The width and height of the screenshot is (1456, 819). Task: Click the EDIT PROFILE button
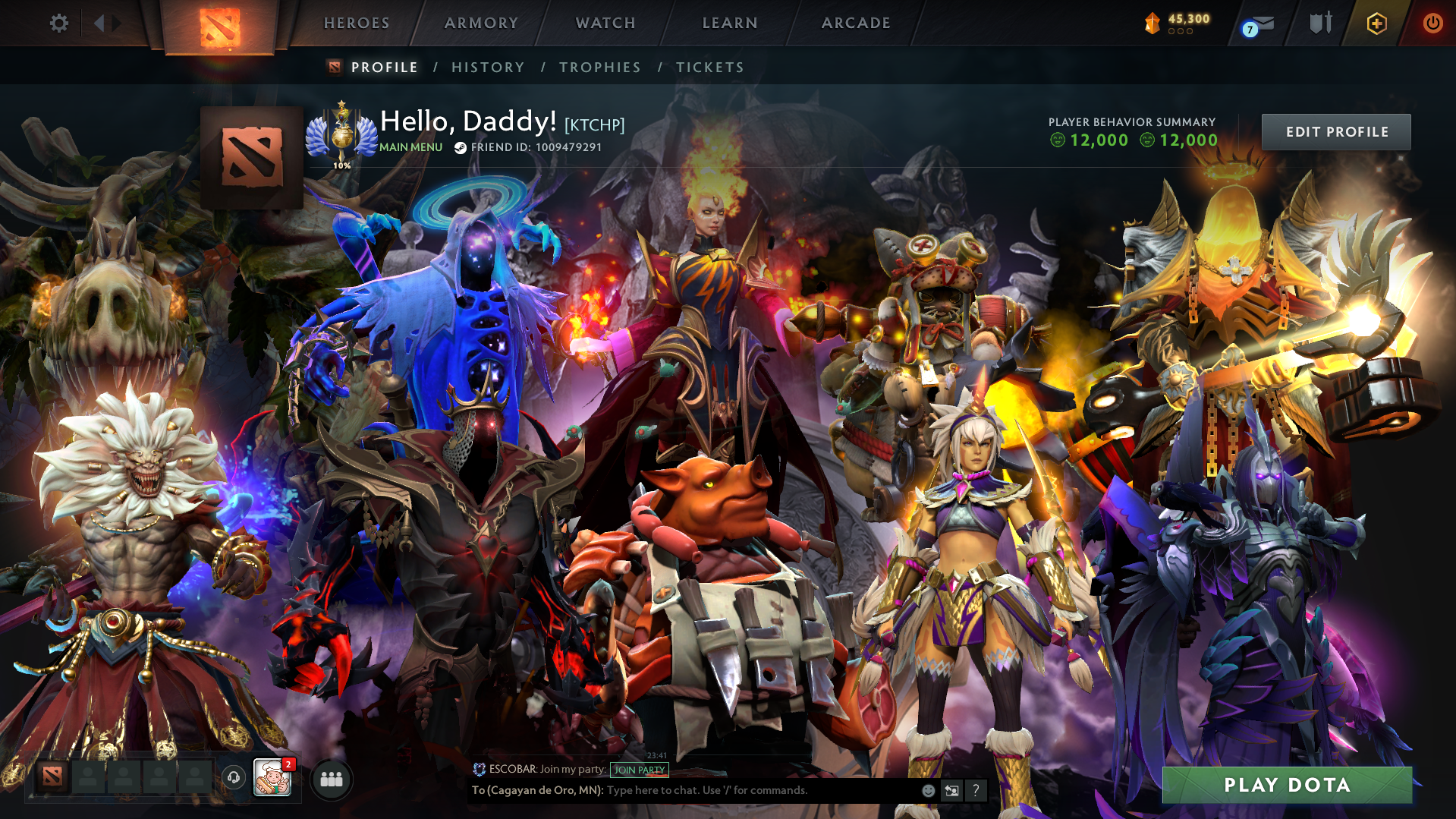[1335, 131]
